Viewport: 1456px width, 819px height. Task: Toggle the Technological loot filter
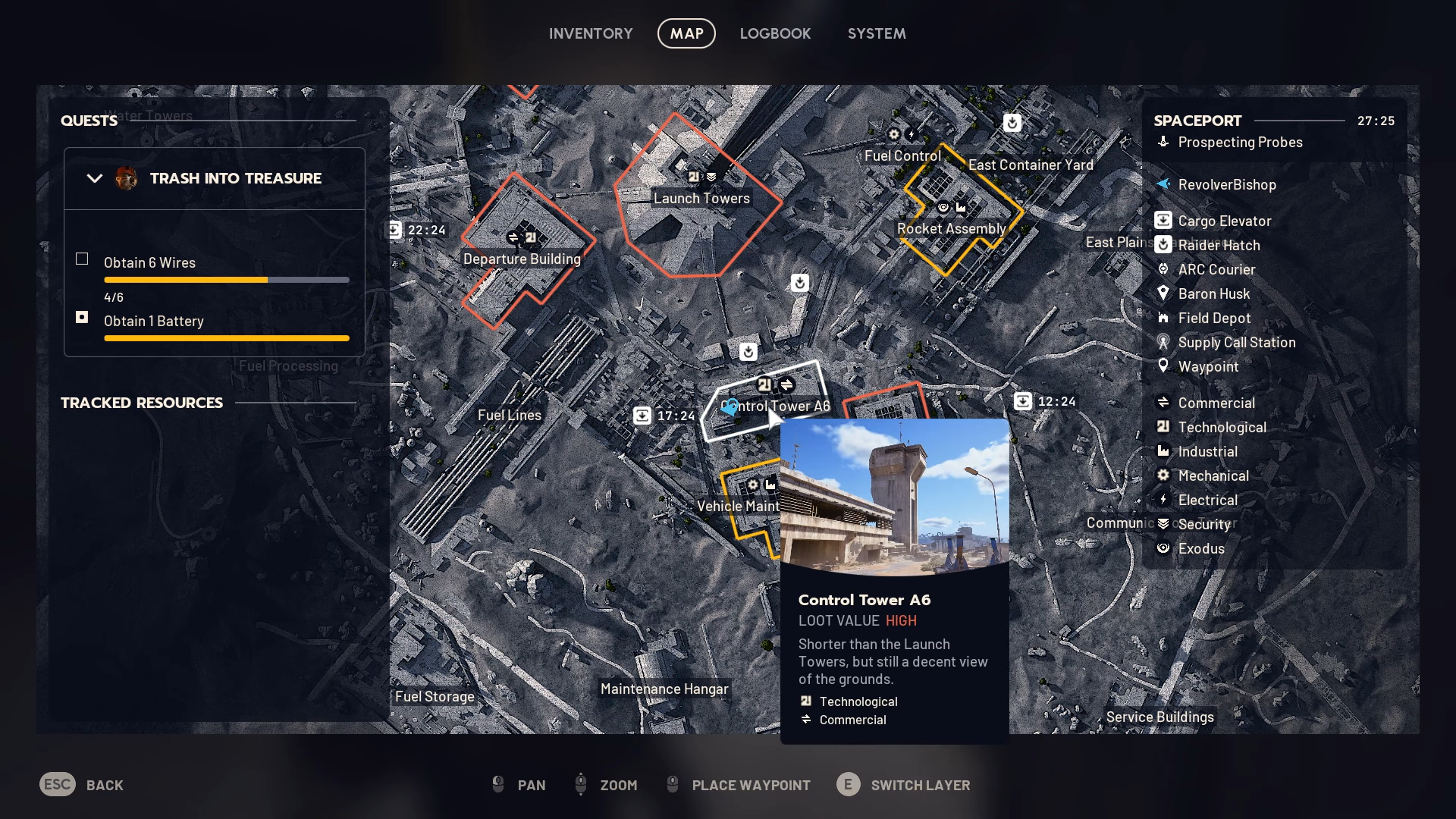[x=1222, y=428]
